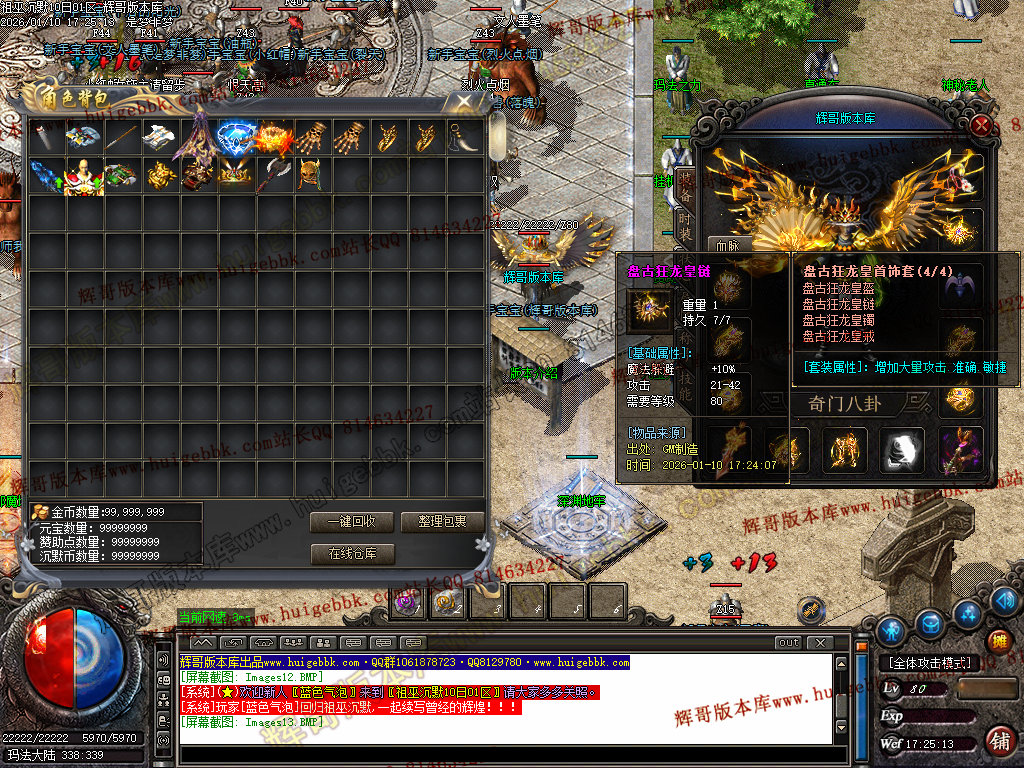The image size is (1024, 768).
Task: Choose the golden crown item in bag
Action: point(236,174)
